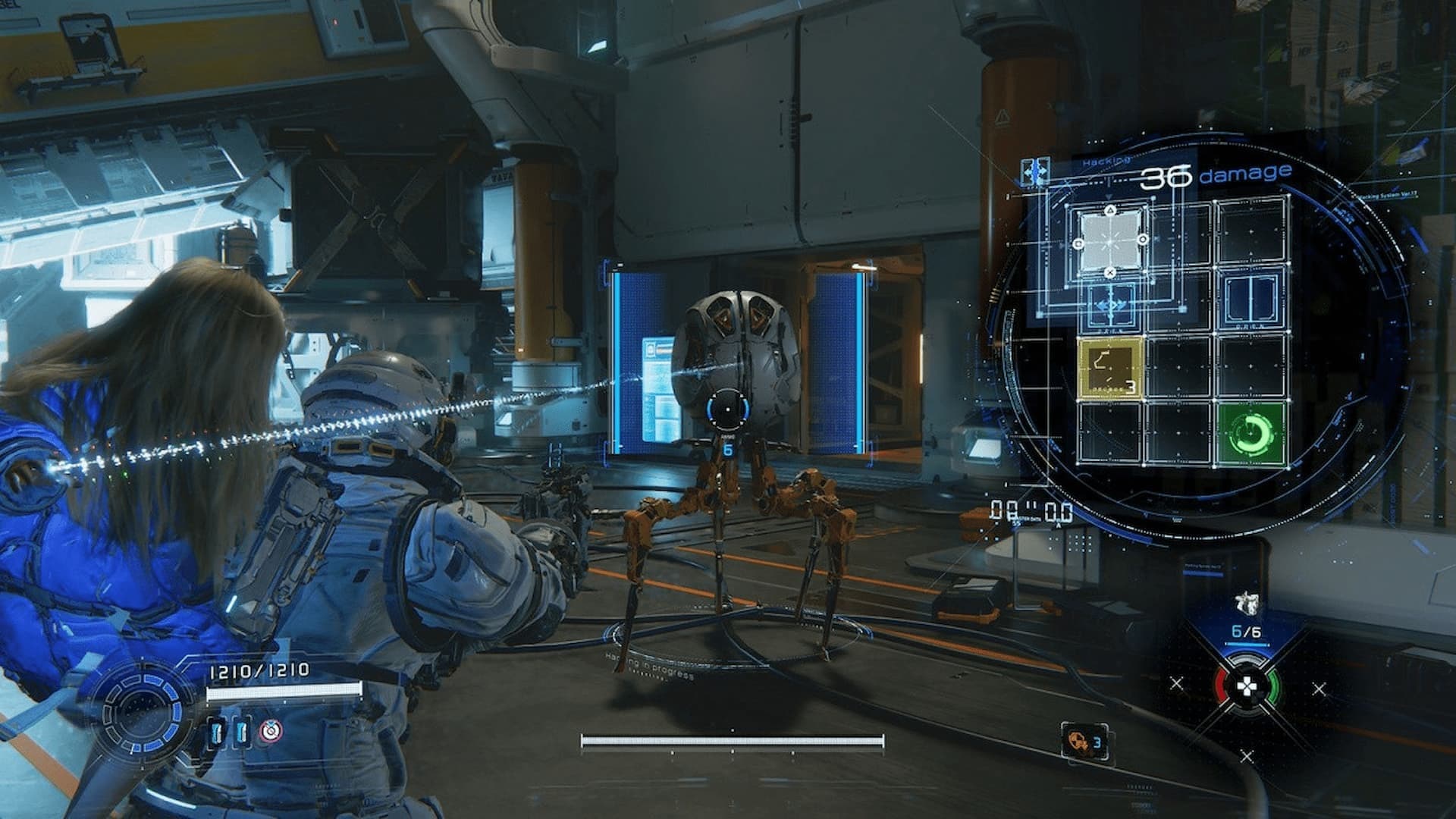The width and height of the screenshot is (1456, 819).
Task: Click the pink target status icon
Action: [x=268, y=731]
